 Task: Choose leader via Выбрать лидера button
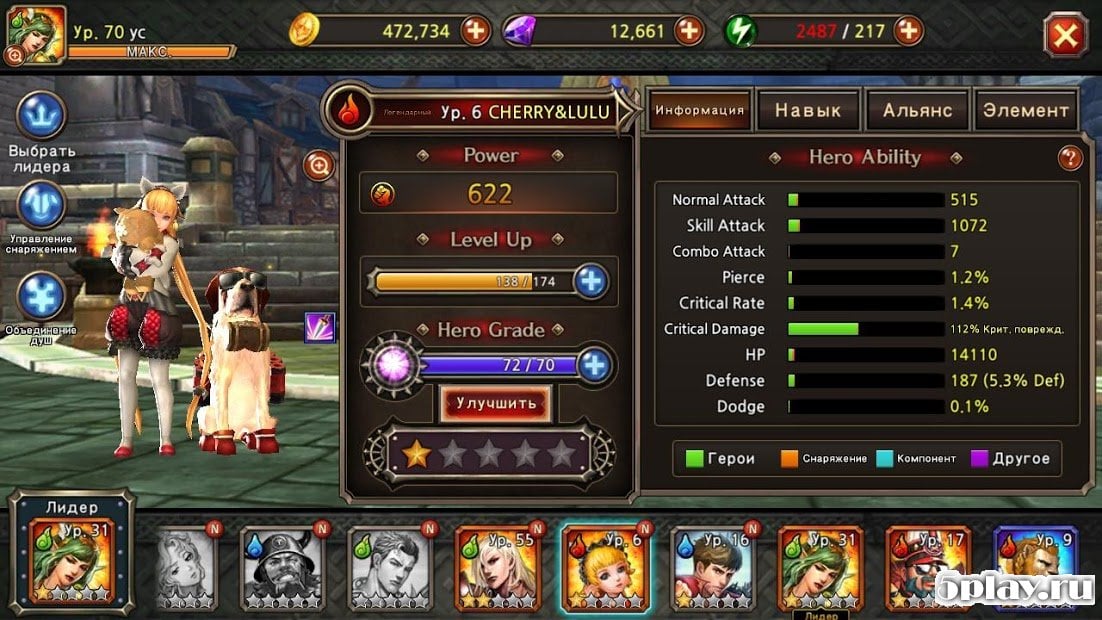click(41, 116)
